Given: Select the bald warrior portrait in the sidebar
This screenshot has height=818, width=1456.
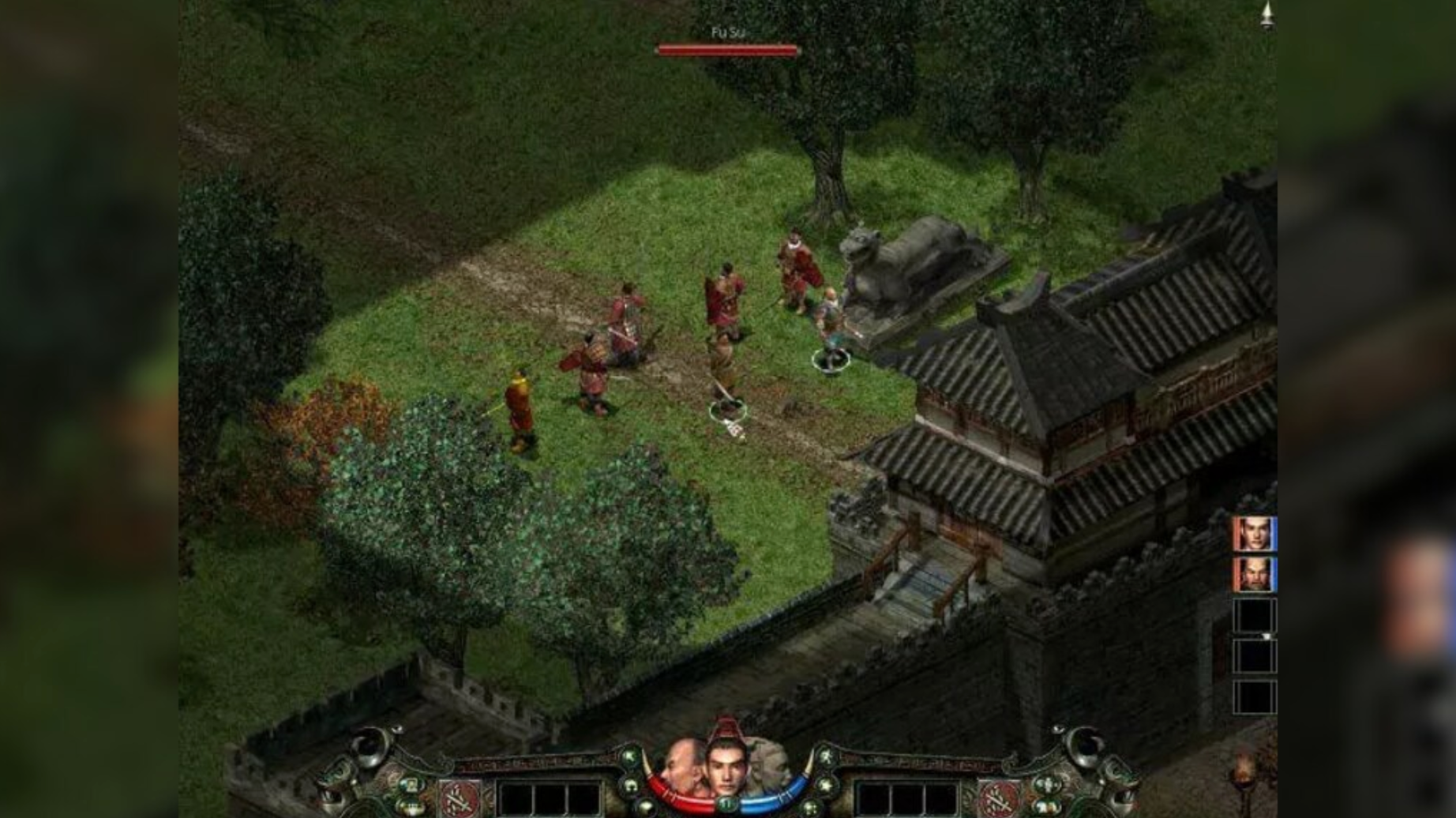Looking at the screenshot, I should [1255, 574].
